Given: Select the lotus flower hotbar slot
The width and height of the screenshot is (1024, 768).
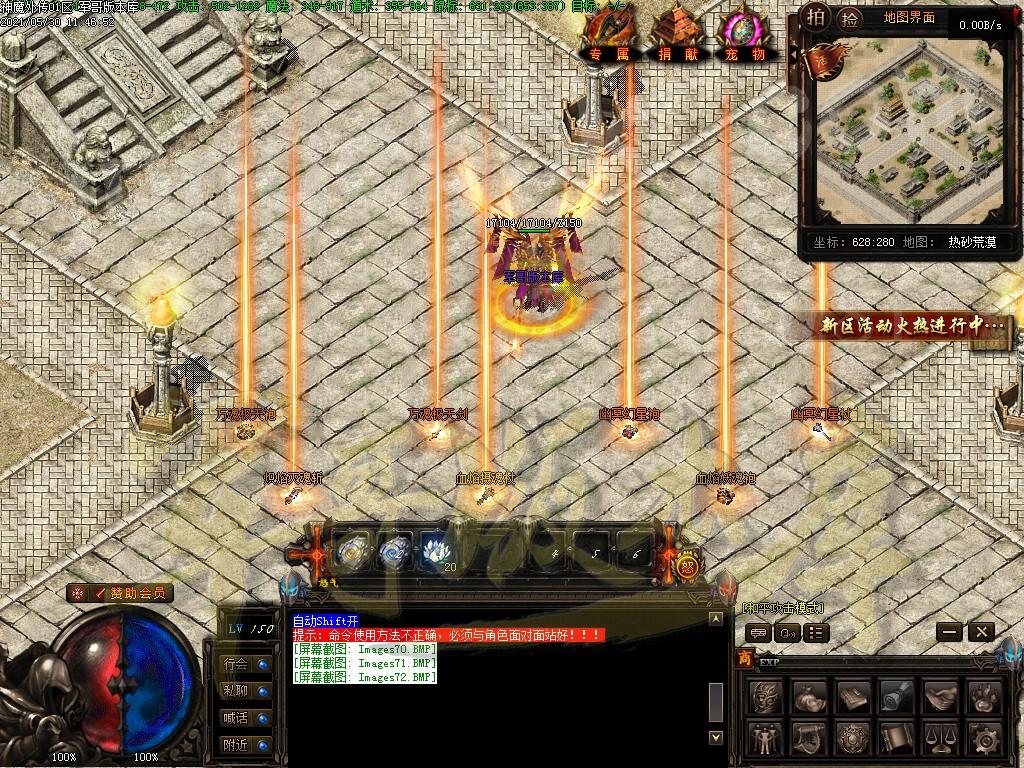Looking at the screenshot, I should pyautogui.click(x=436, y=549).
